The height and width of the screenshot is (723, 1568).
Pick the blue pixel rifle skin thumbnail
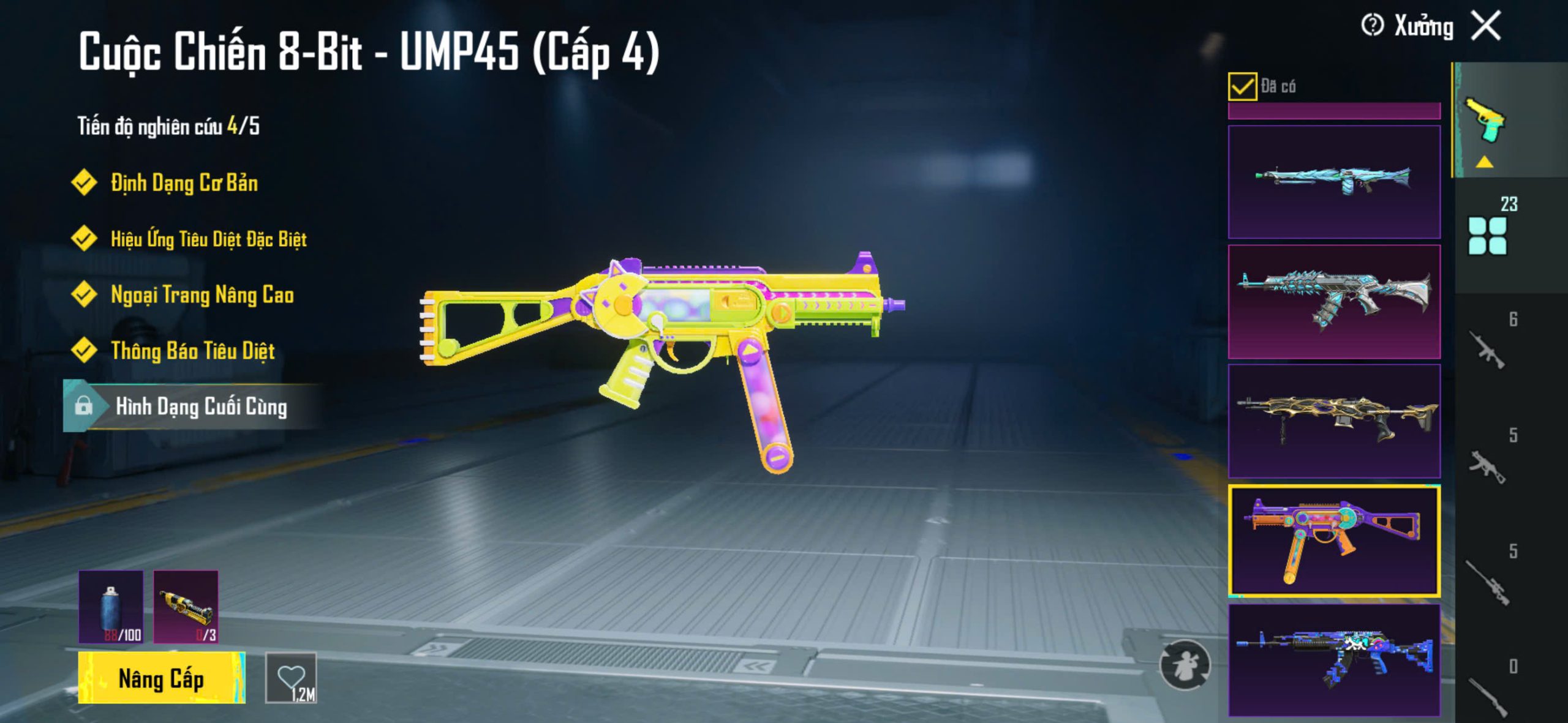pos(1334,659)
